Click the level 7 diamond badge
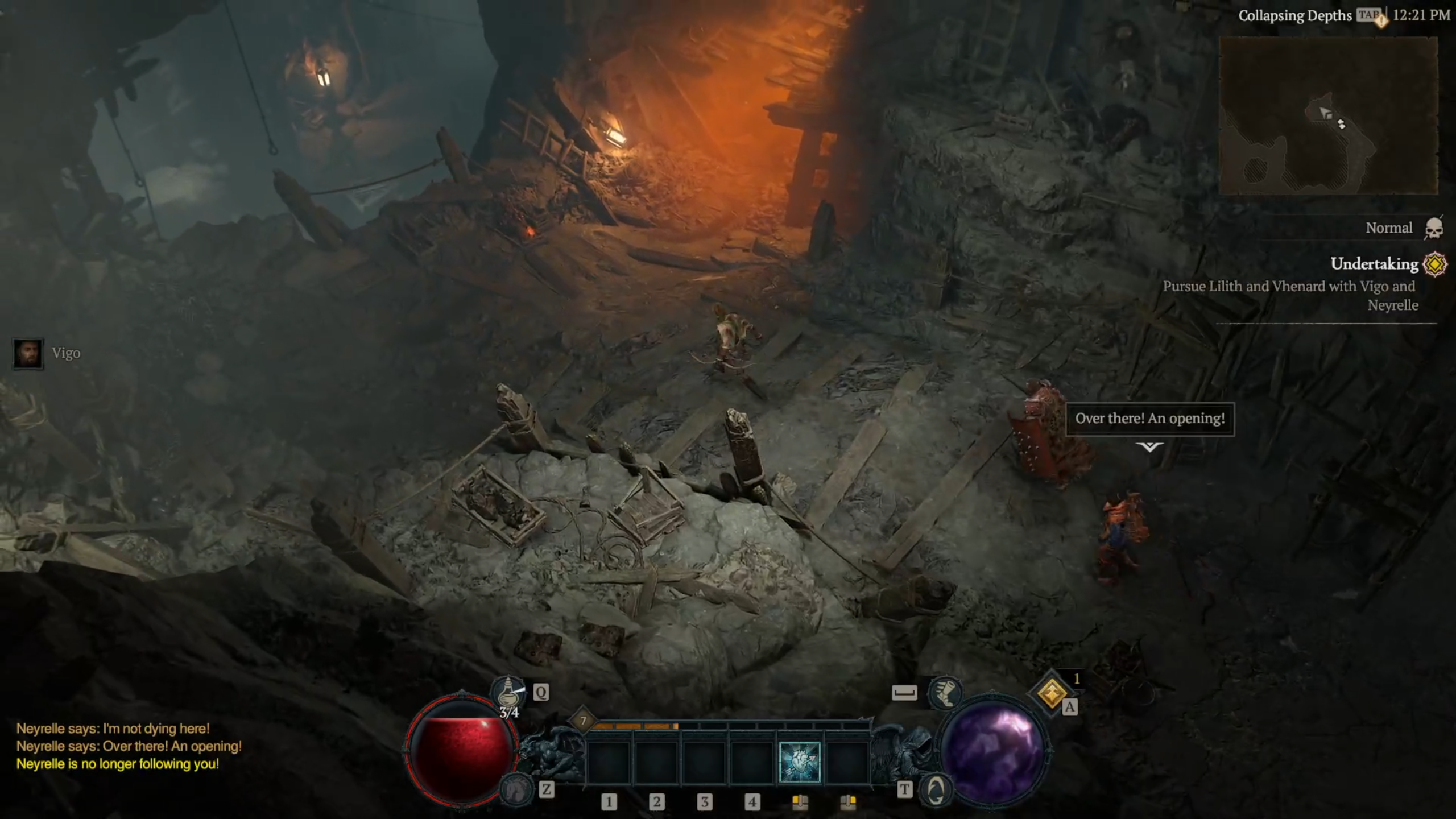This screenshot has height=819, width=1456. pos(583,721)
